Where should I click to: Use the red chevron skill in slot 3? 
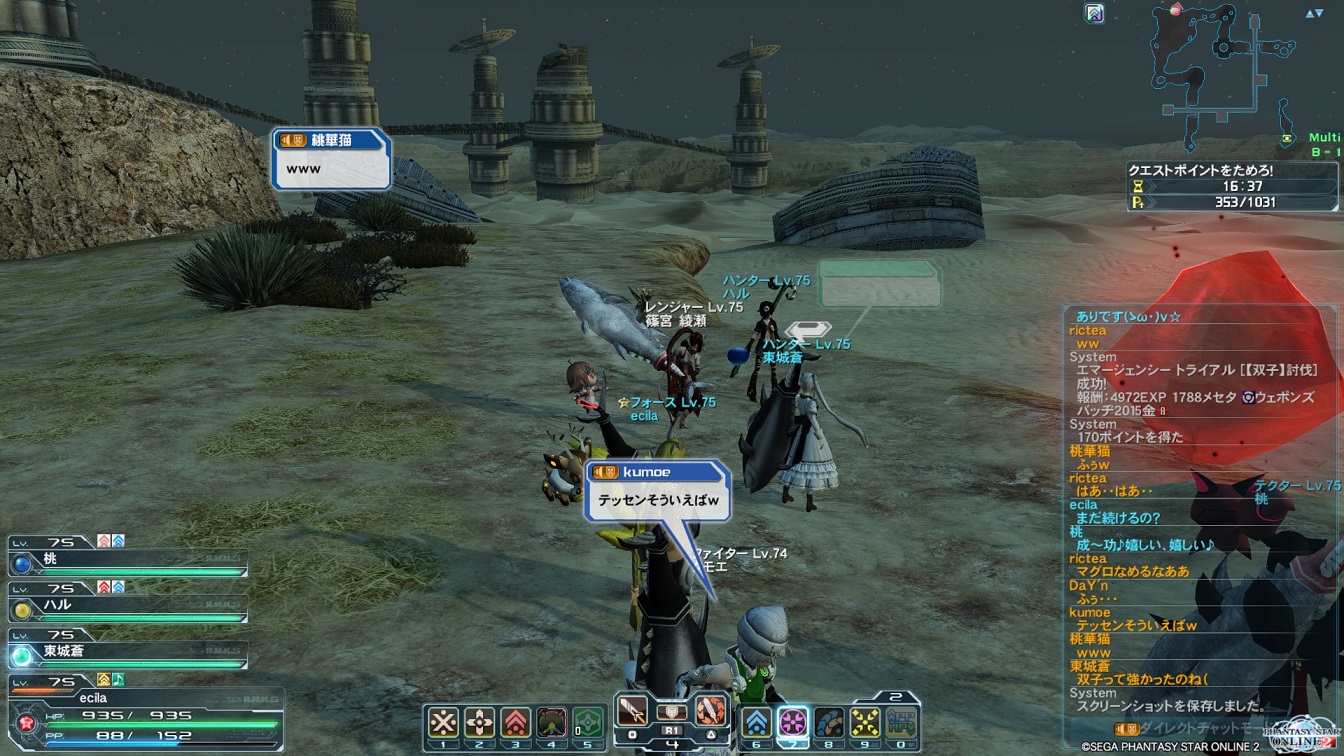click(516, 722)
